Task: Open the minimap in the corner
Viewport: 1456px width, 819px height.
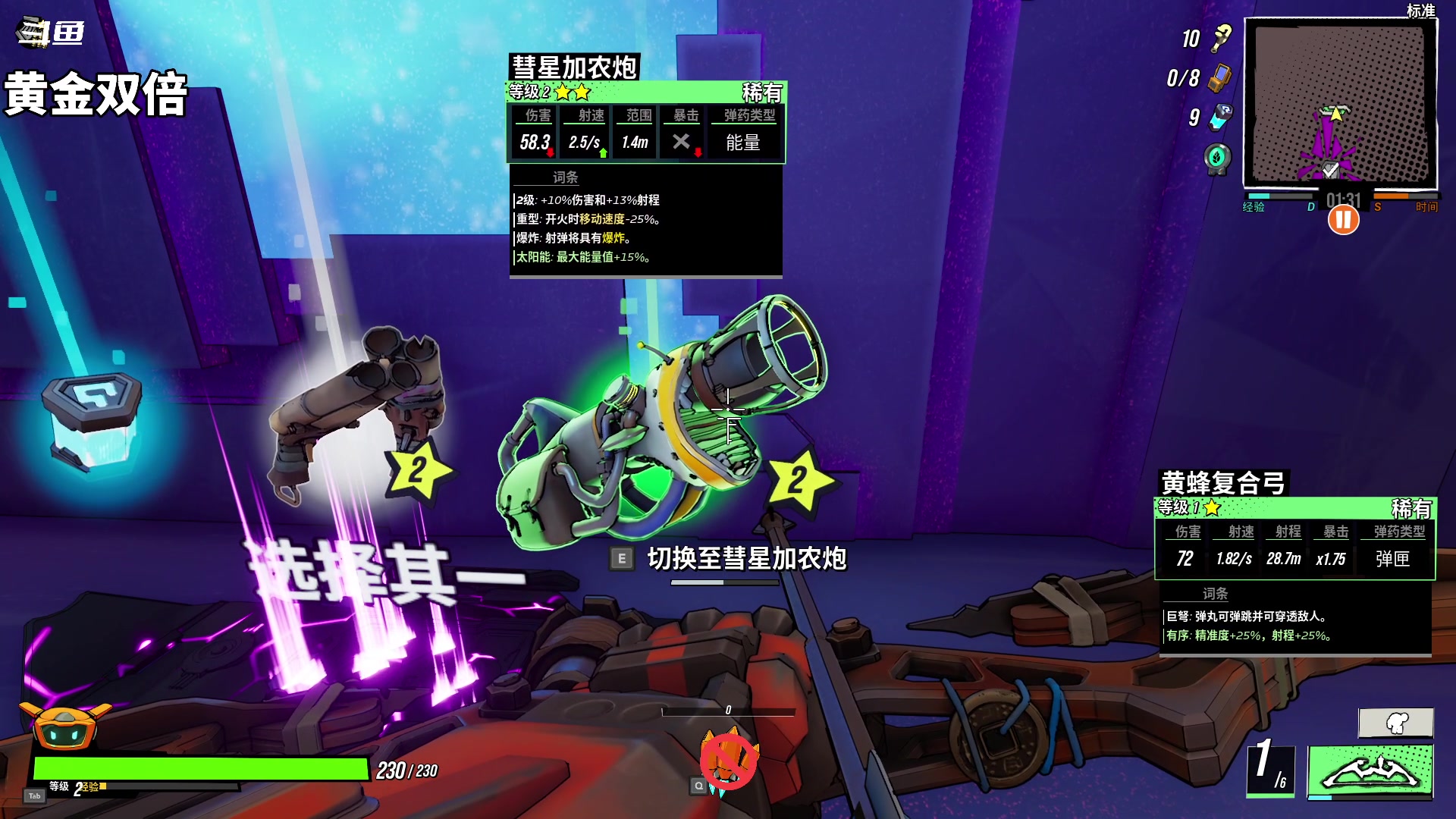Action: tap(1341, 104)
